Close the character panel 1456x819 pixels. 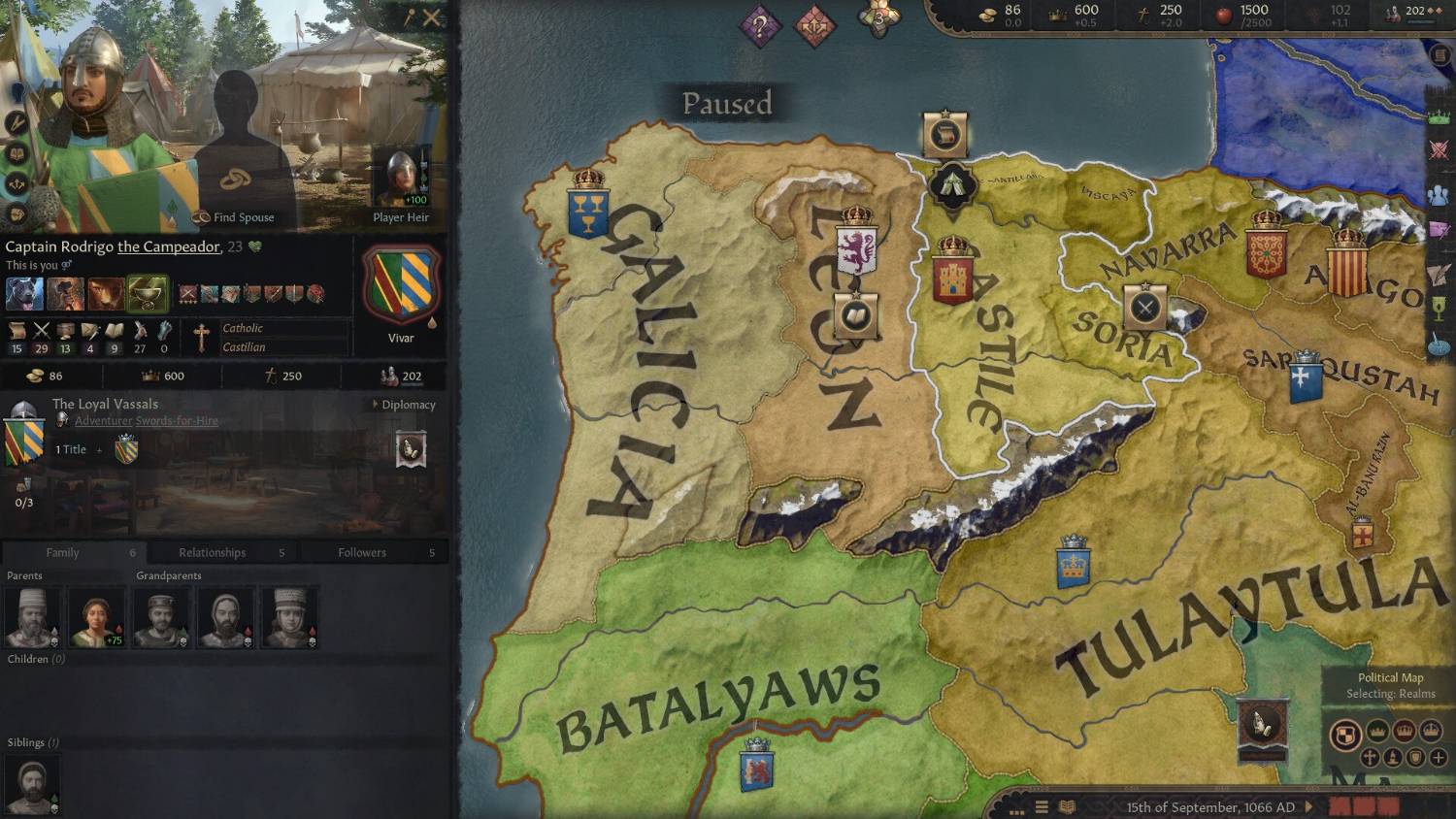[432, 17]
